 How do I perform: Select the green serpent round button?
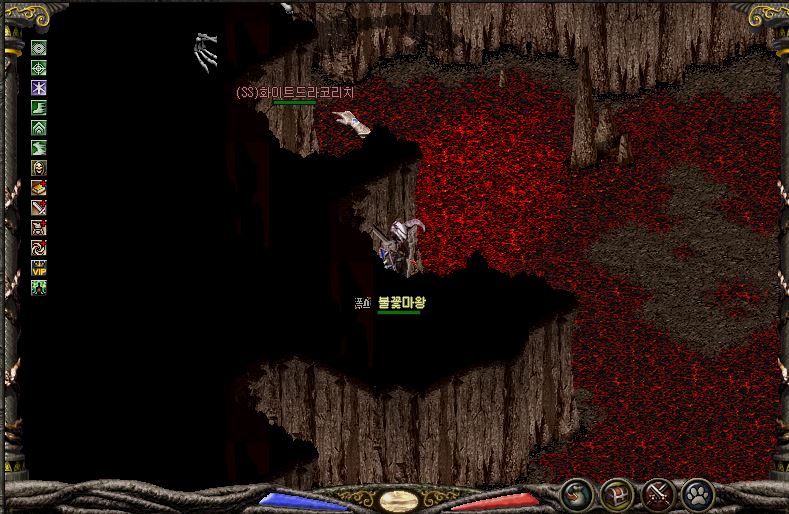coord(576,493)
